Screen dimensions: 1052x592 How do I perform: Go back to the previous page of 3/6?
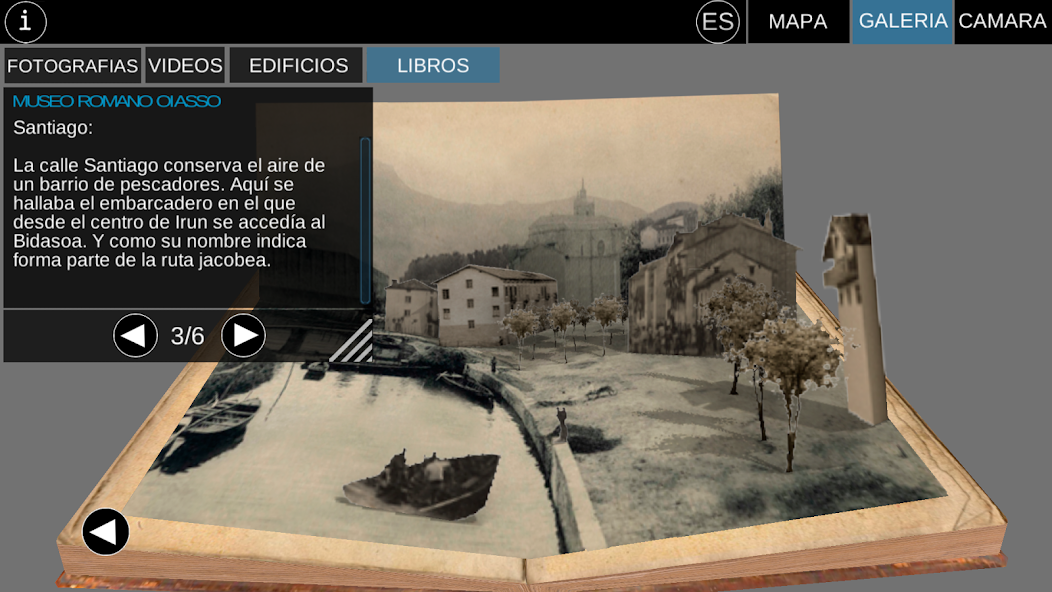click(136, 336)
